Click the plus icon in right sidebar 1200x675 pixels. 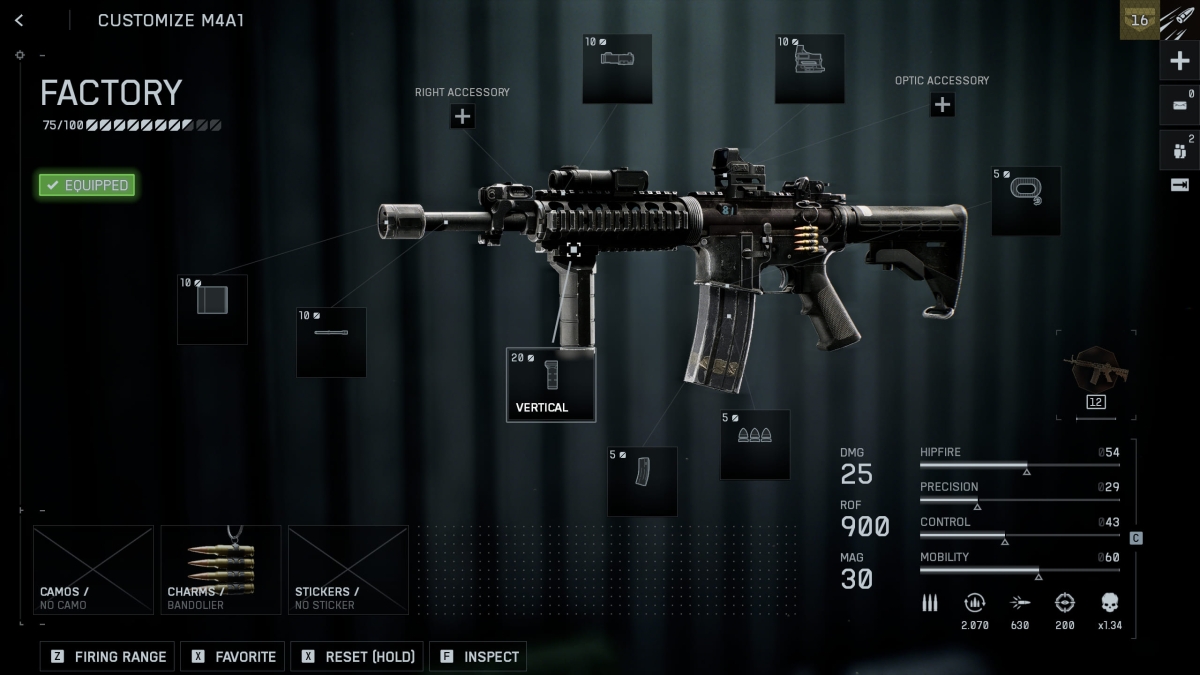1179,61
